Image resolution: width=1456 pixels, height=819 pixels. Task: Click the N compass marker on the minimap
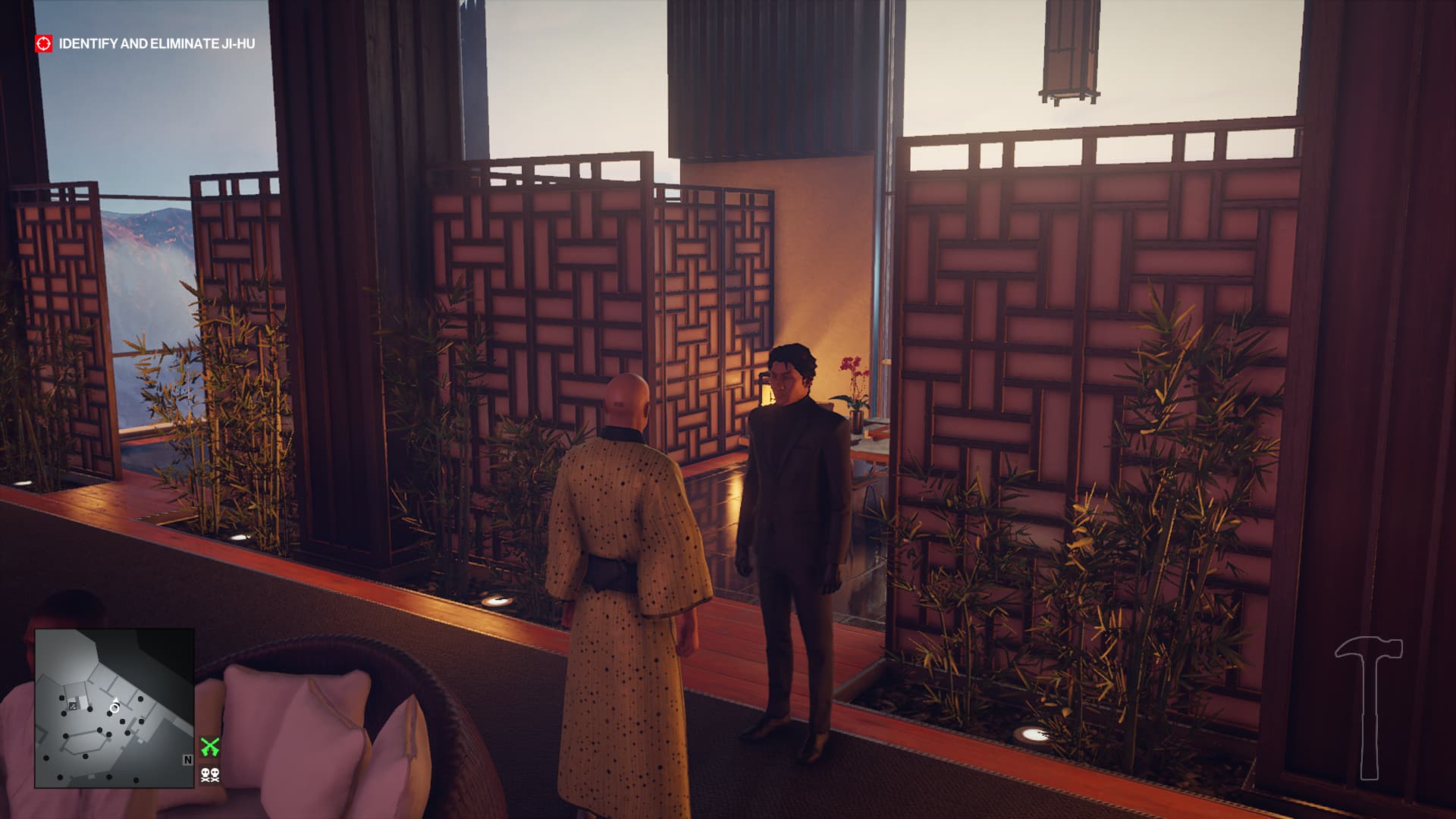tap(187, 760)
